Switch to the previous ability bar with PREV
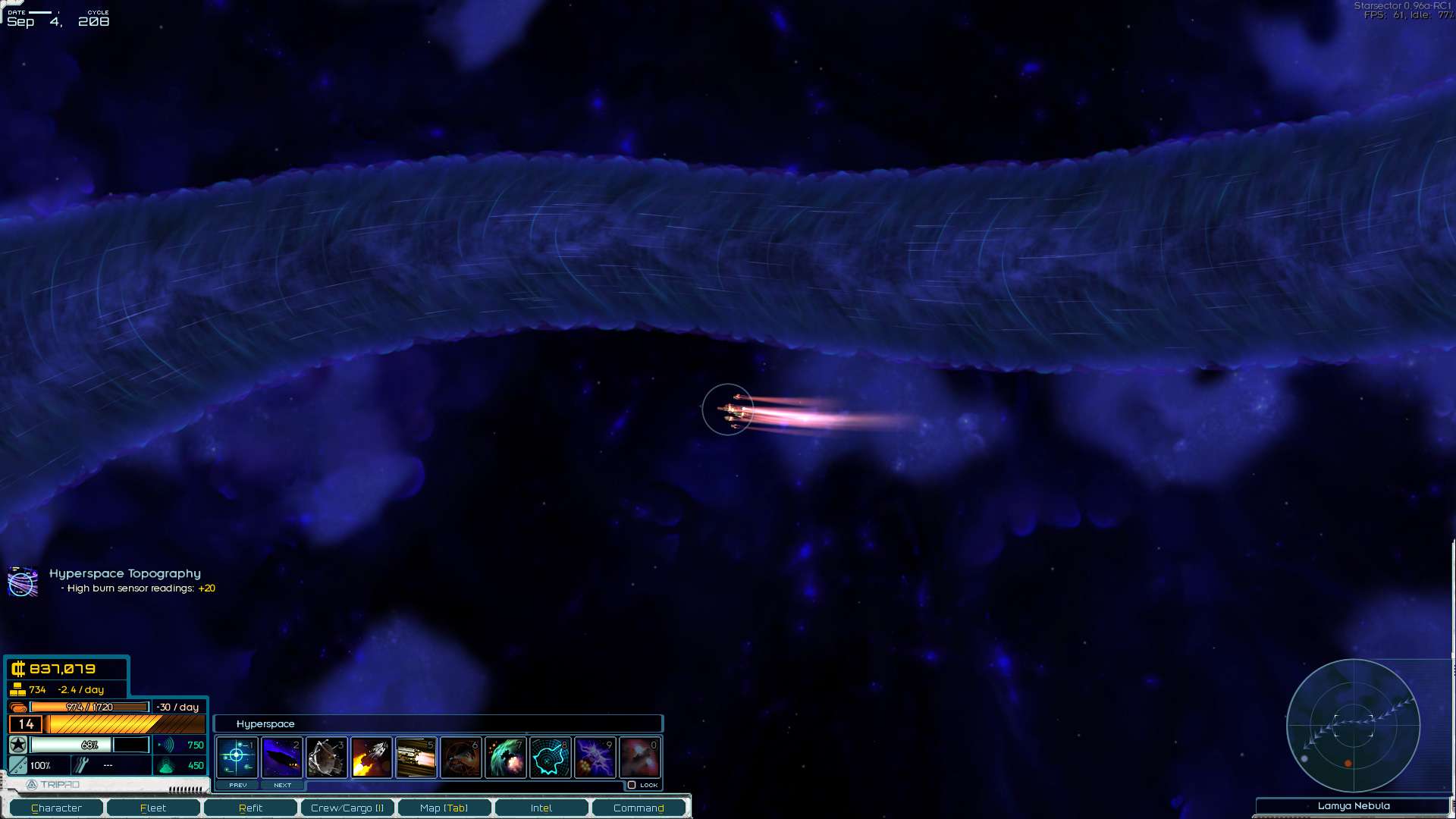 coord(237,786)
